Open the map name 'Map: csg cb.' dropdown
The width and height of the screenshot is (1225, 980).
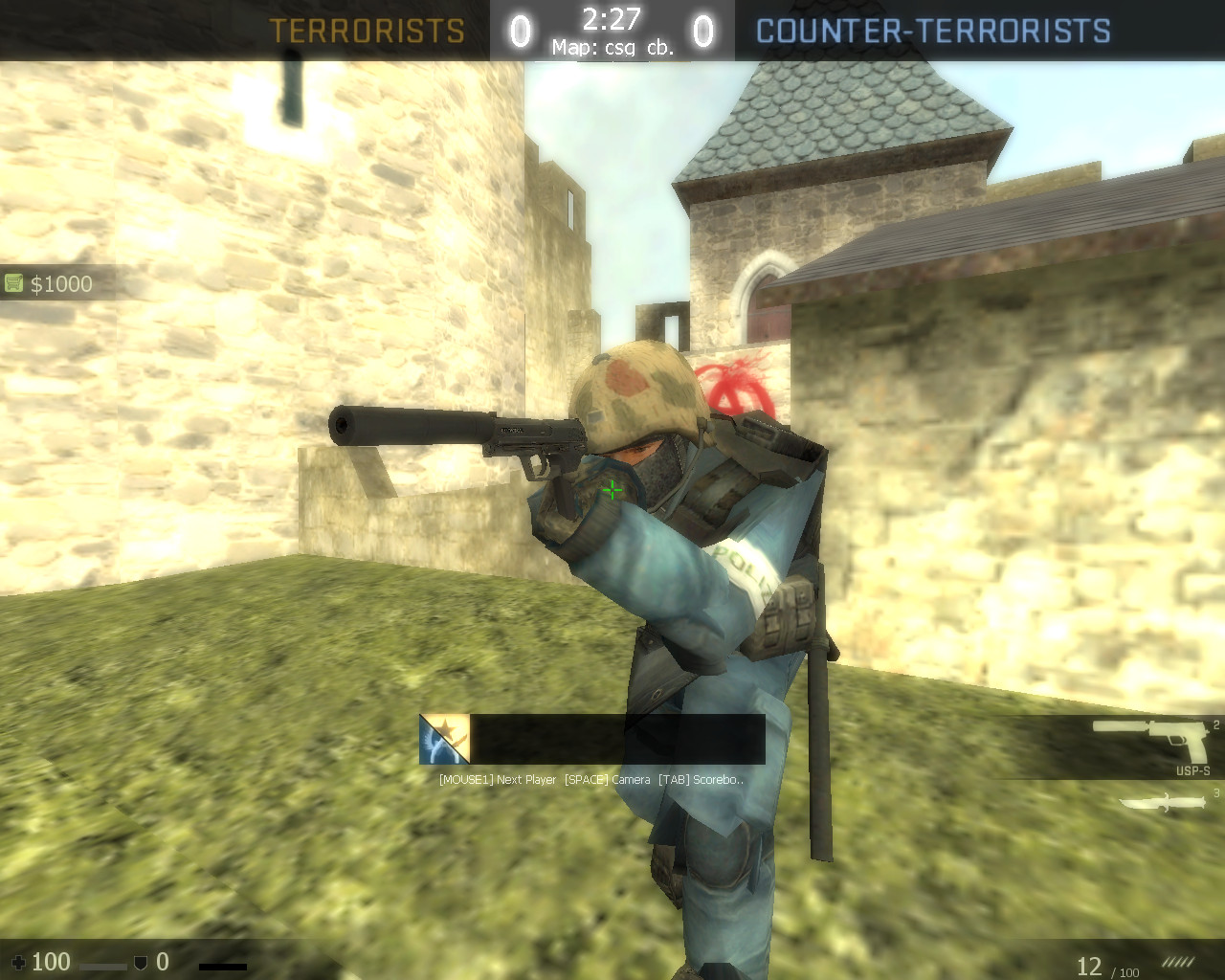[x=612, y=46]
